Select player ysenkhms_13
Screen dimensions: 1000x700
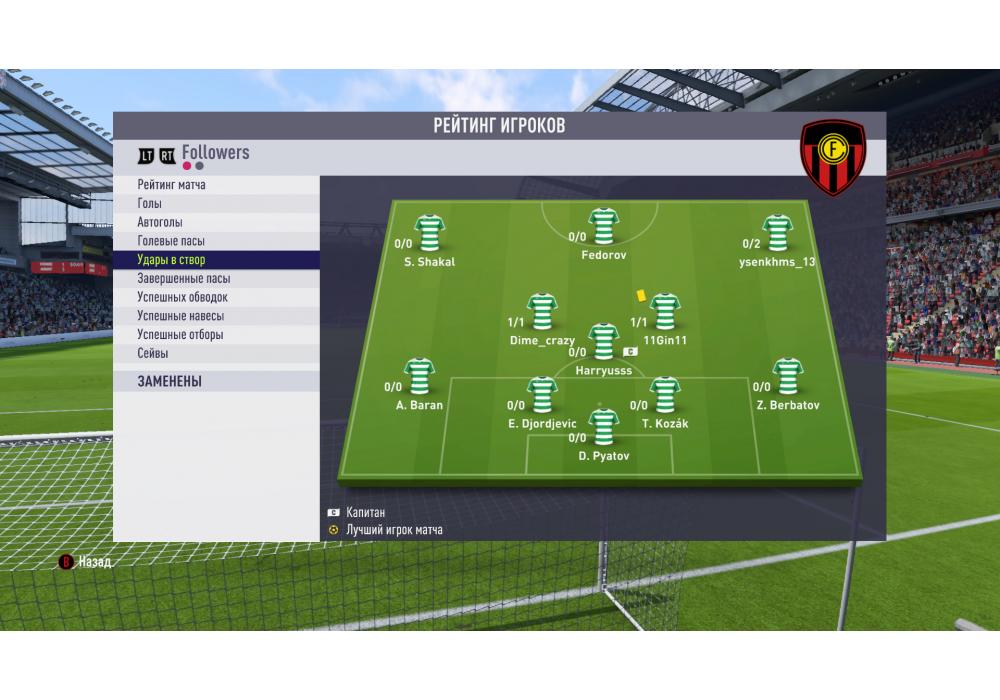[777, 233]
